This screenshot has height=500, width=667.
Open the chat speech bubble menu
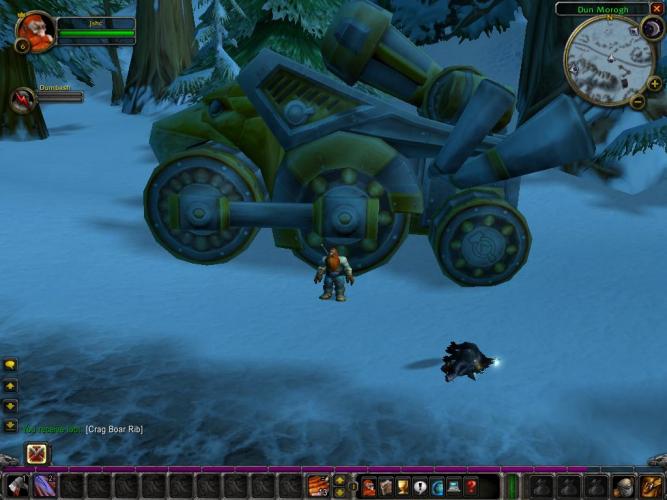10,366
